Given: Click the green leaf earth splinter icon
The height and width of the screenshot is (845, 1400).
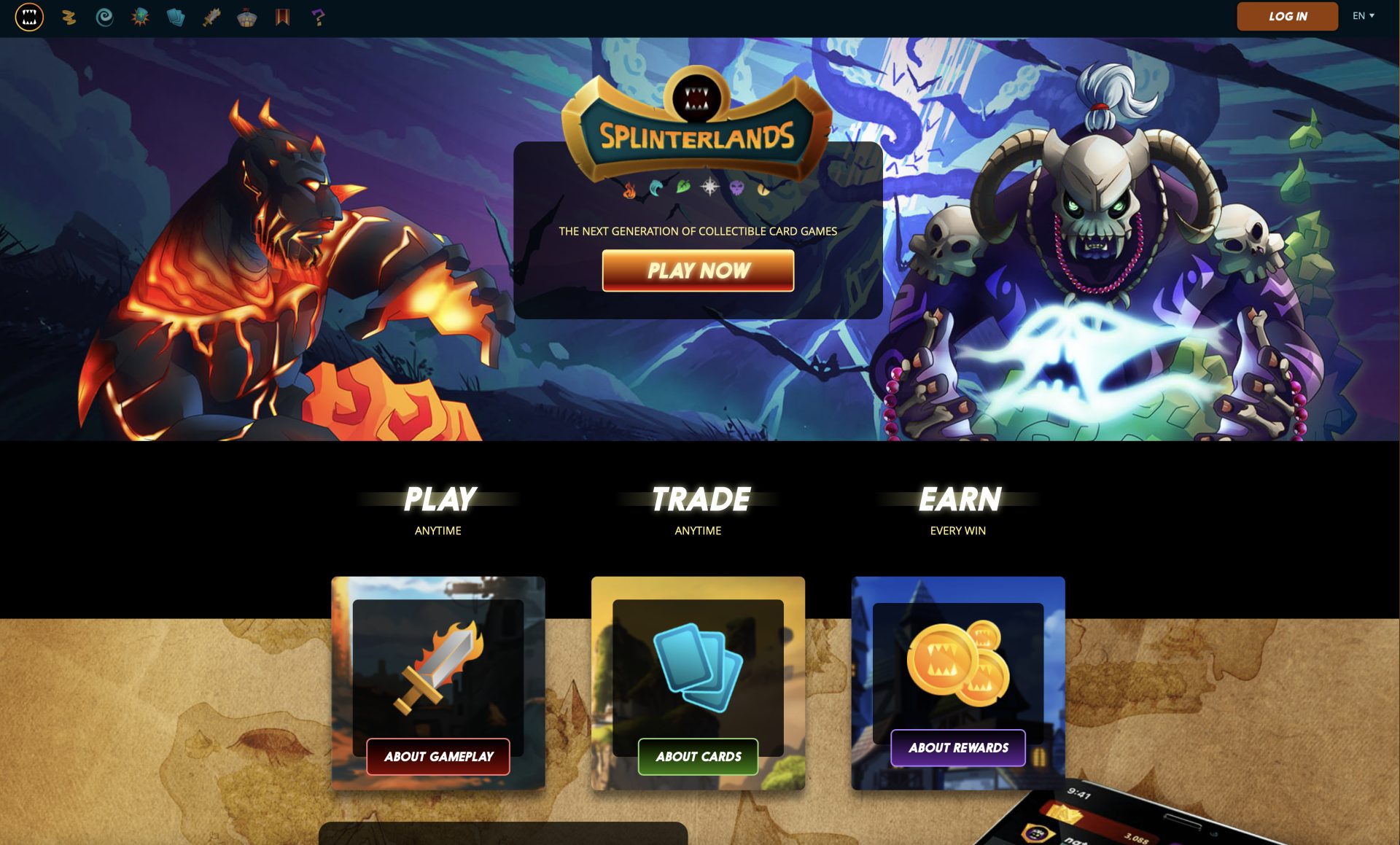Looking at the screenshot, I should [x=684, y=186].
